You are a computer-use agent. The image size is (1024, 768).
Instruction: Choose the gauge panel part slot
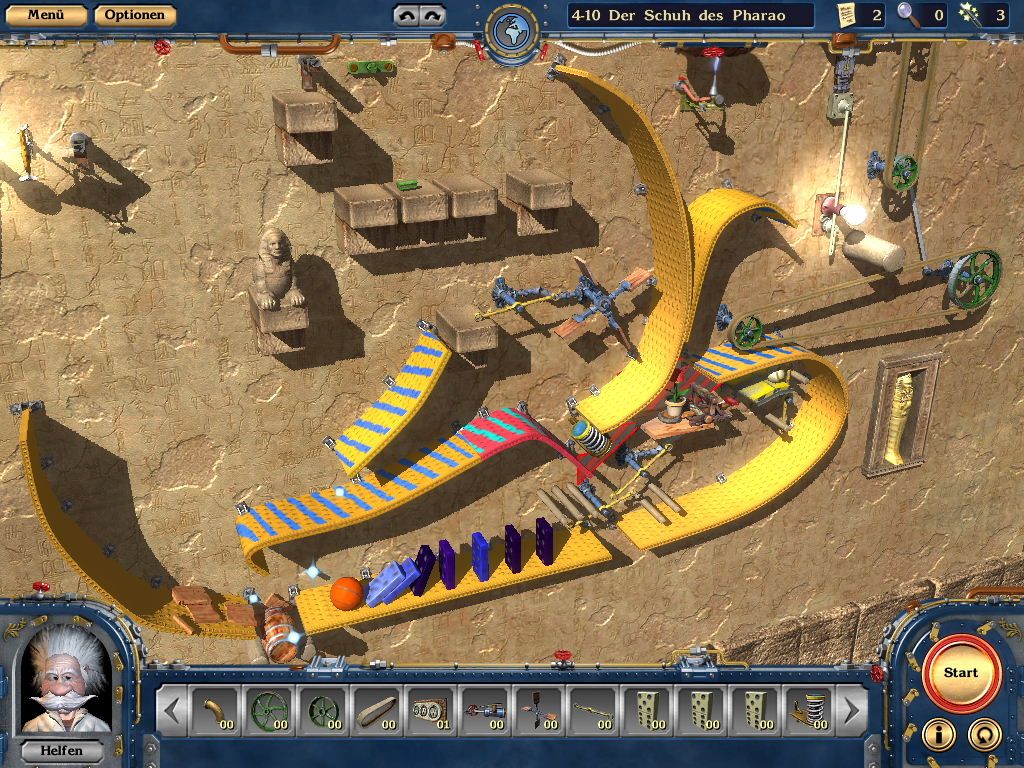430,711
